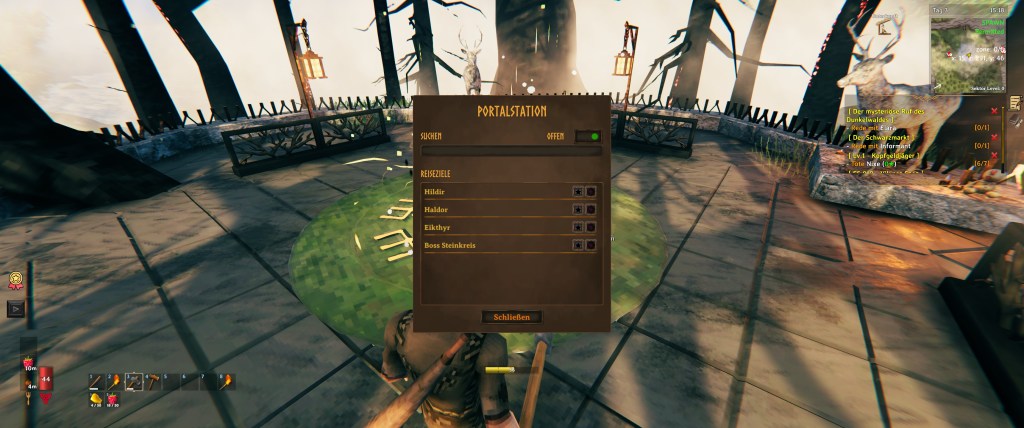Choose the axe in hotbar slot 4
Image resolution: width=1024 pixels, height=428 pixels.
point(152,380)
